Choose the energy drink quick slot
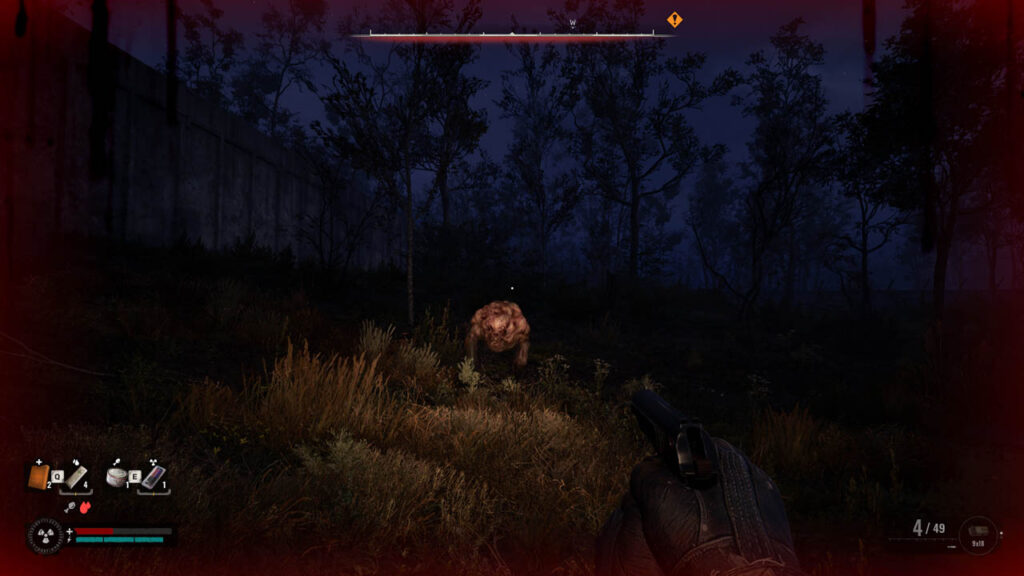 coord(153,477)
